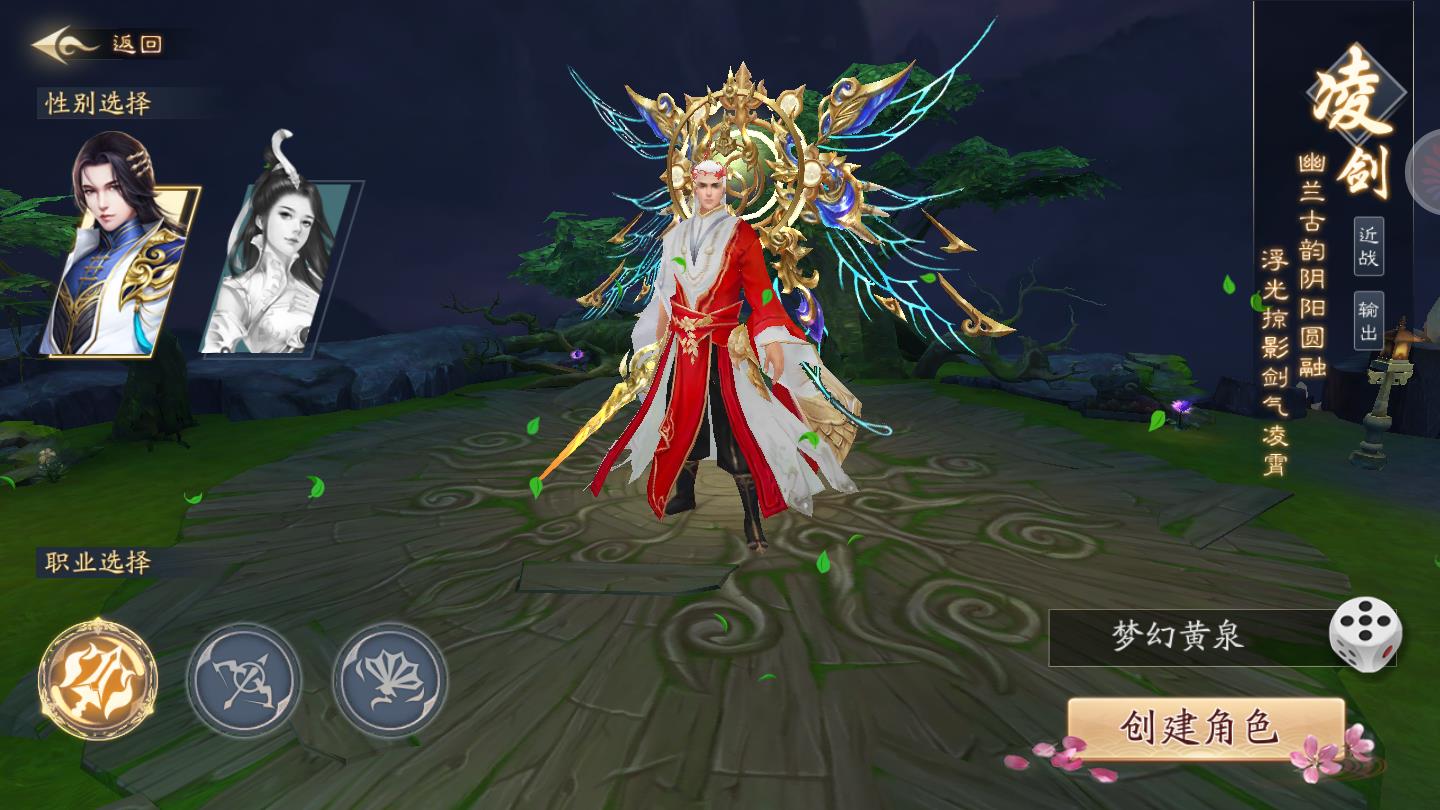Image resolution: width=1440 pixels, height=810 pixels.
Task: Choose the fan class icon
Action: (x=390, y=680)
